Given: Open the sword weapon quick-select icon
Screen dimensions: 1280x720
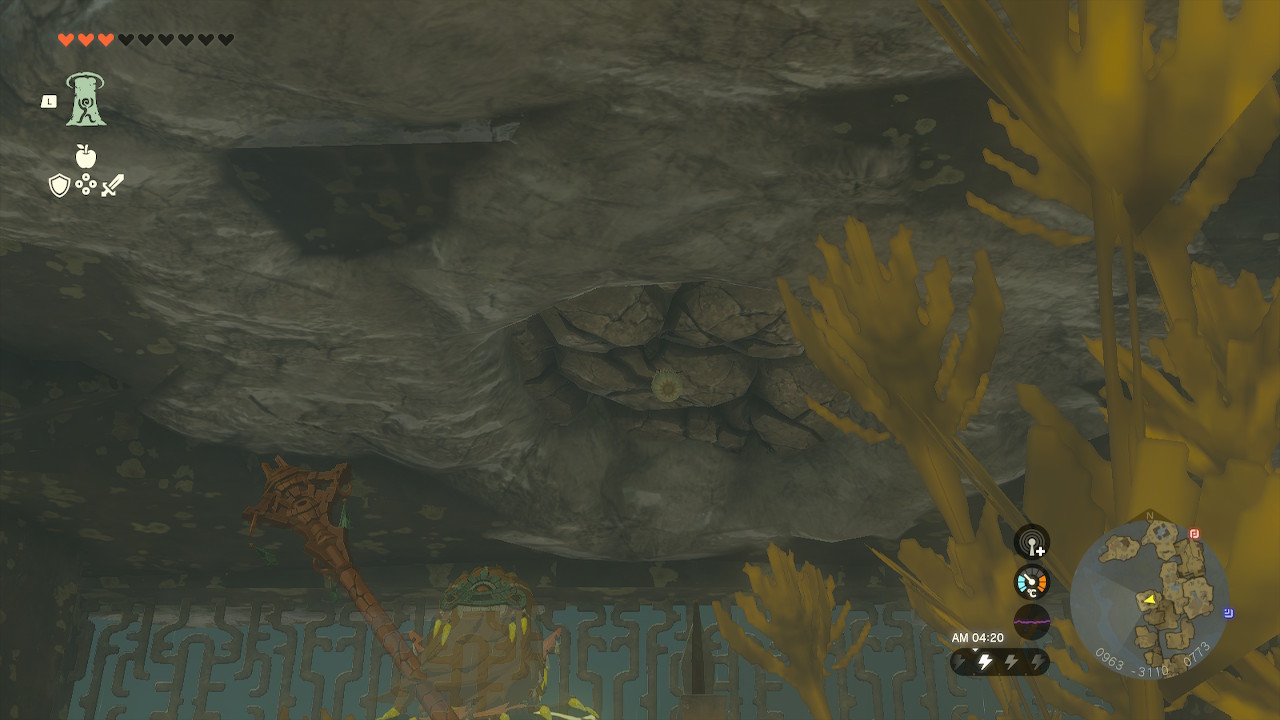Looking at the screenshot, I should point(112,185).
